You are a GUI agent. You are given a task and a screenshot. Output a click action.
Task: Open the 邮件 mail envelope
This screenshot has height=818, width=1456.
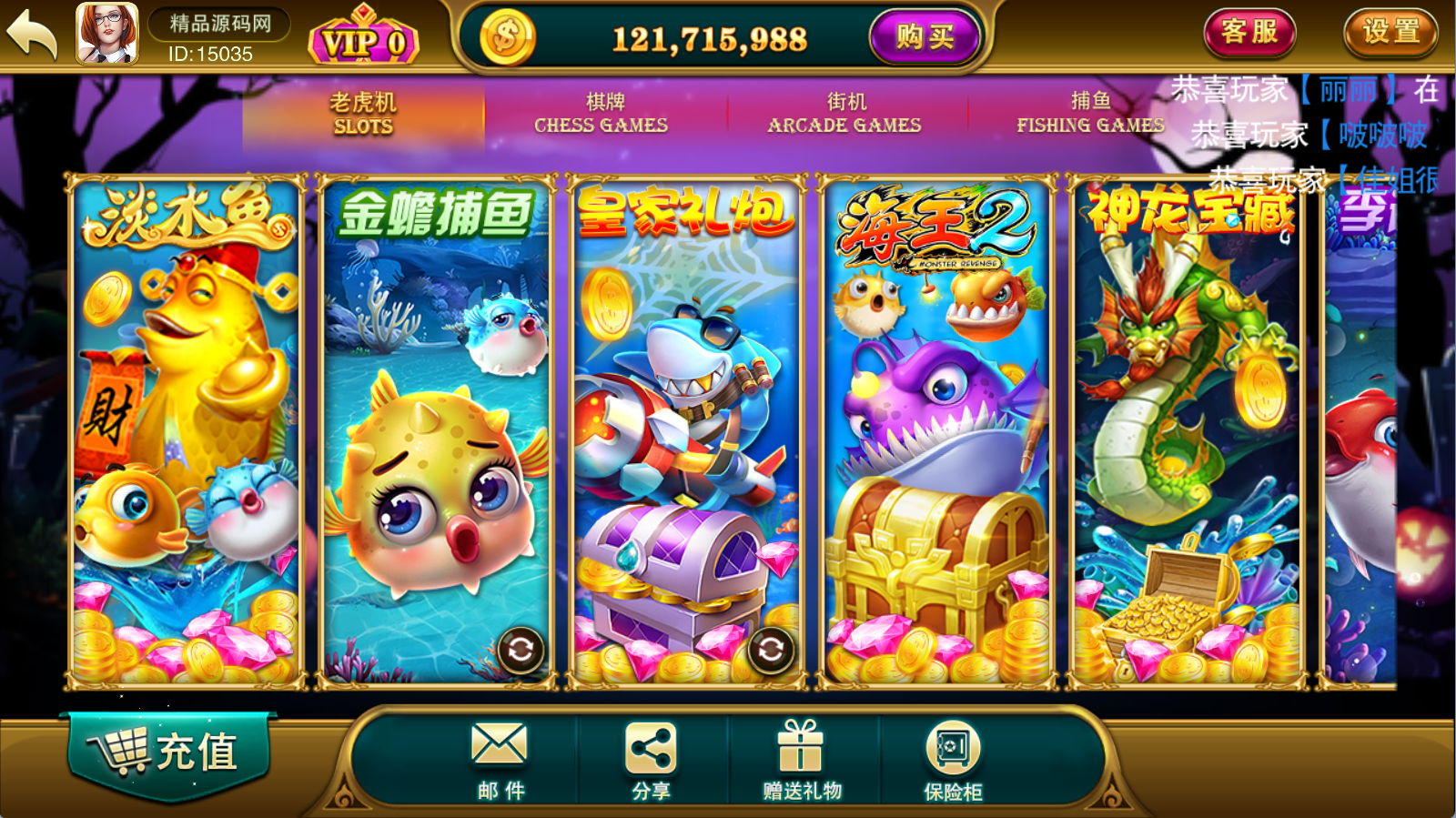[x=500, y=758]
